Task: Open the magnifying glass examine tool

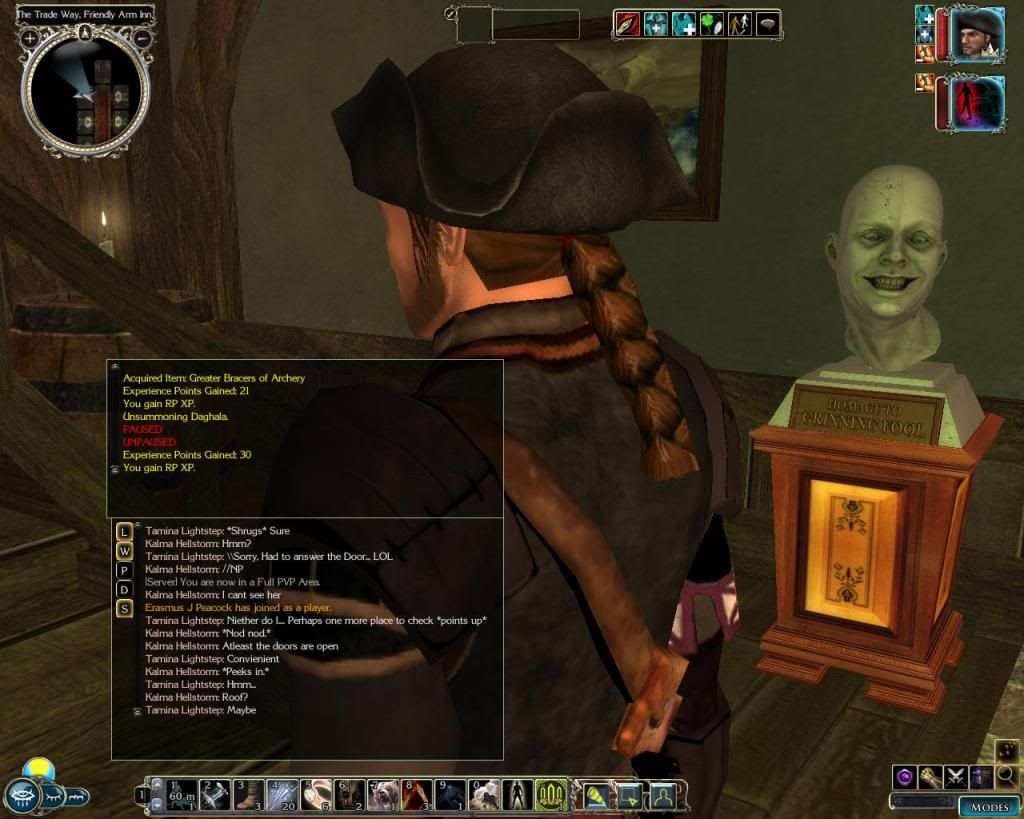Action: coord(1006,775)
